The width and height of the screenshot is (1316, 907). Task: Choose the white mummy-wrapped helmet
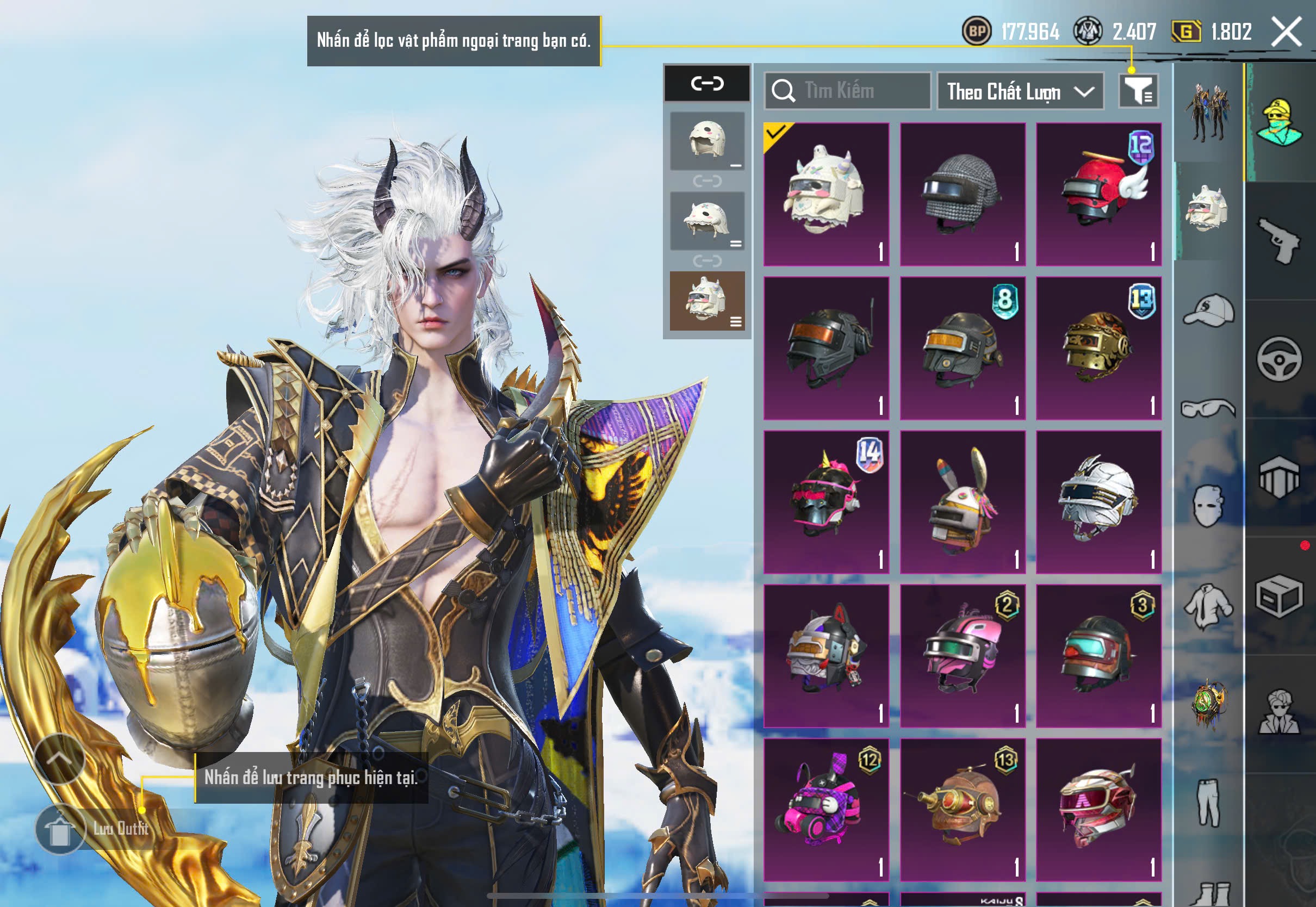click(1098, 502)
